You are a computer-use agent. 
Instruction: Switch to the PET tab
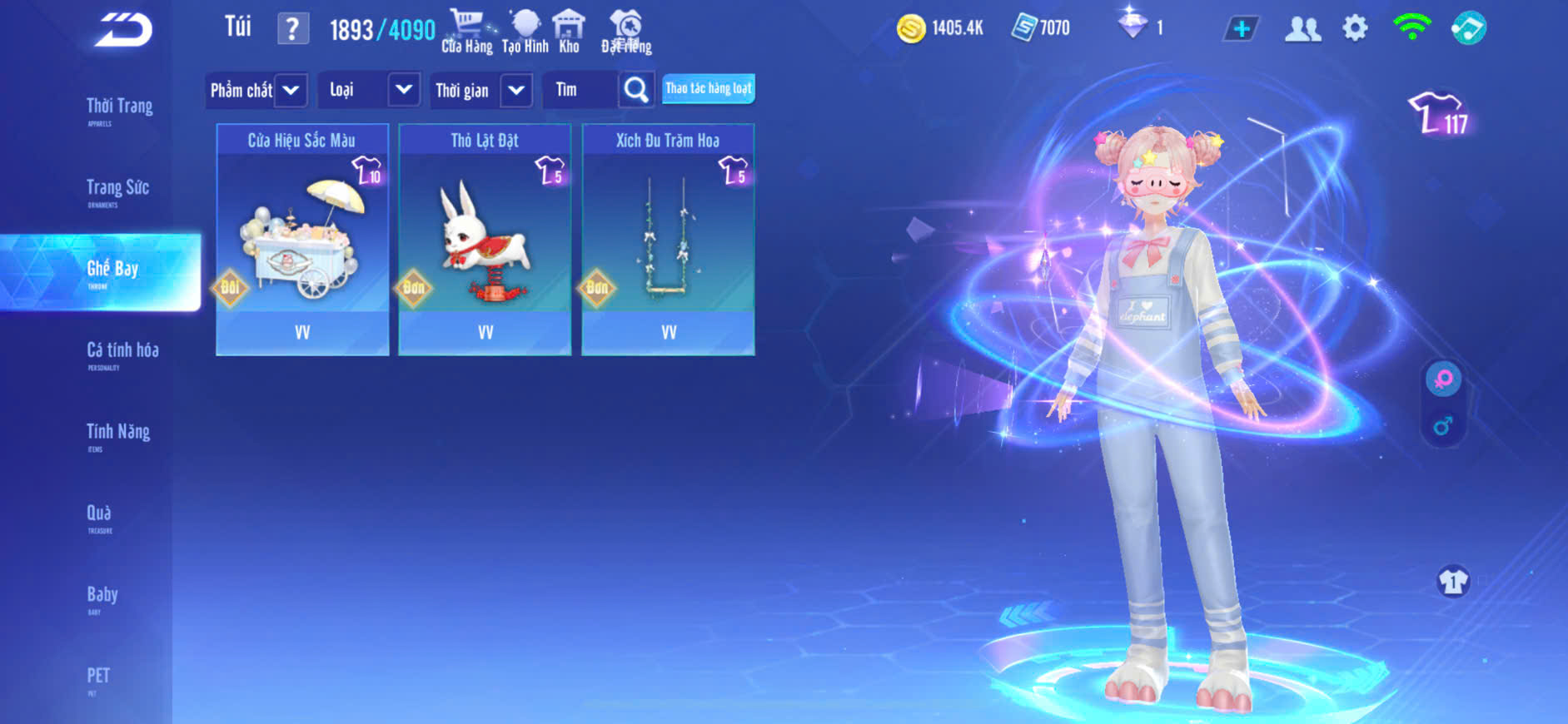pos(98,677)
